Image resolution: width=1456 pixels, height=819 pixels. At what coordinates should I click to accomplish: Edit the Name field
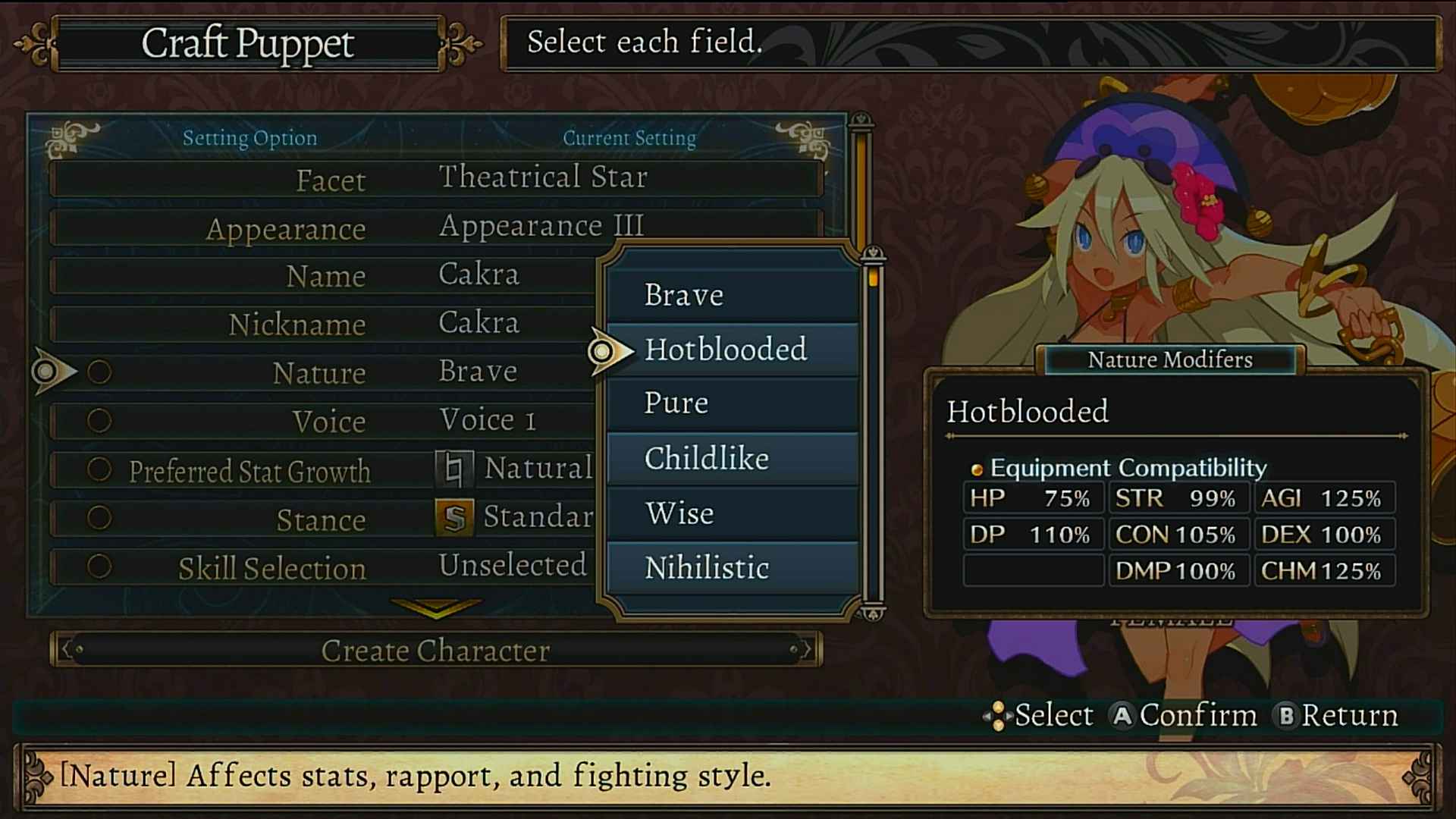point(326,275)
